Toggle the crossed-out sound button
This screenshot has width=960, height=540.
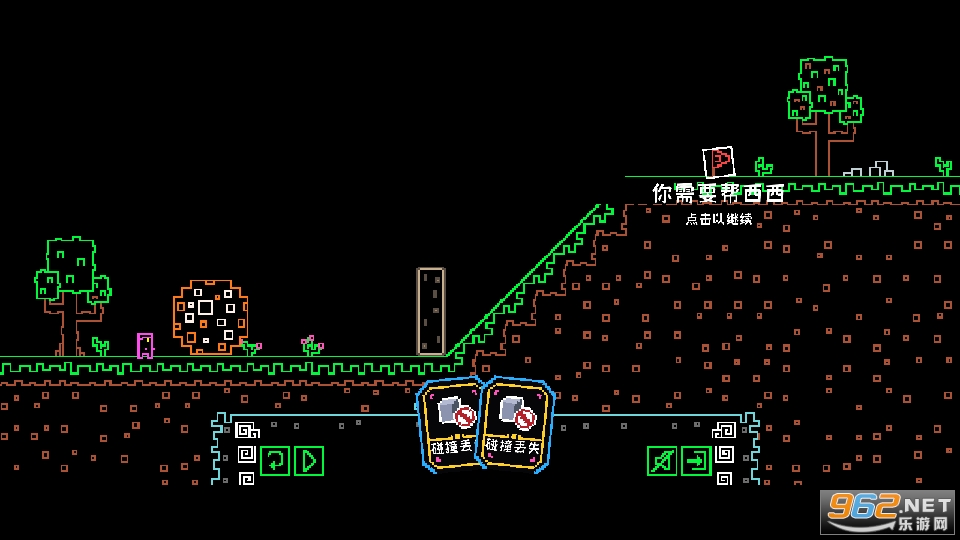[661, 461]
